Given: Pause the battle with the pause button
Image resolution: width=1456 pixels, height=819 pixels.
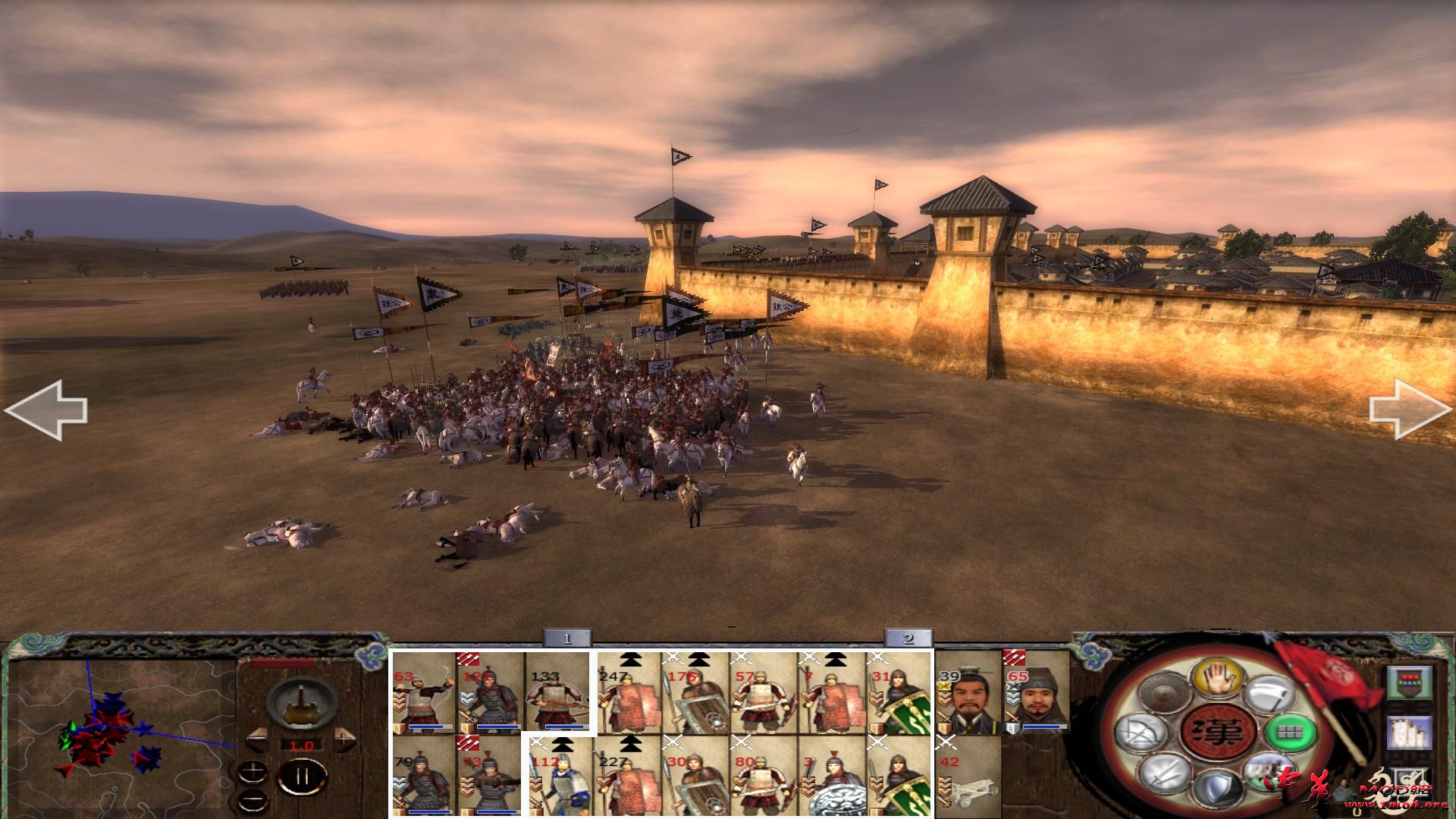Looking at the screenshot, I should [302, 774].
